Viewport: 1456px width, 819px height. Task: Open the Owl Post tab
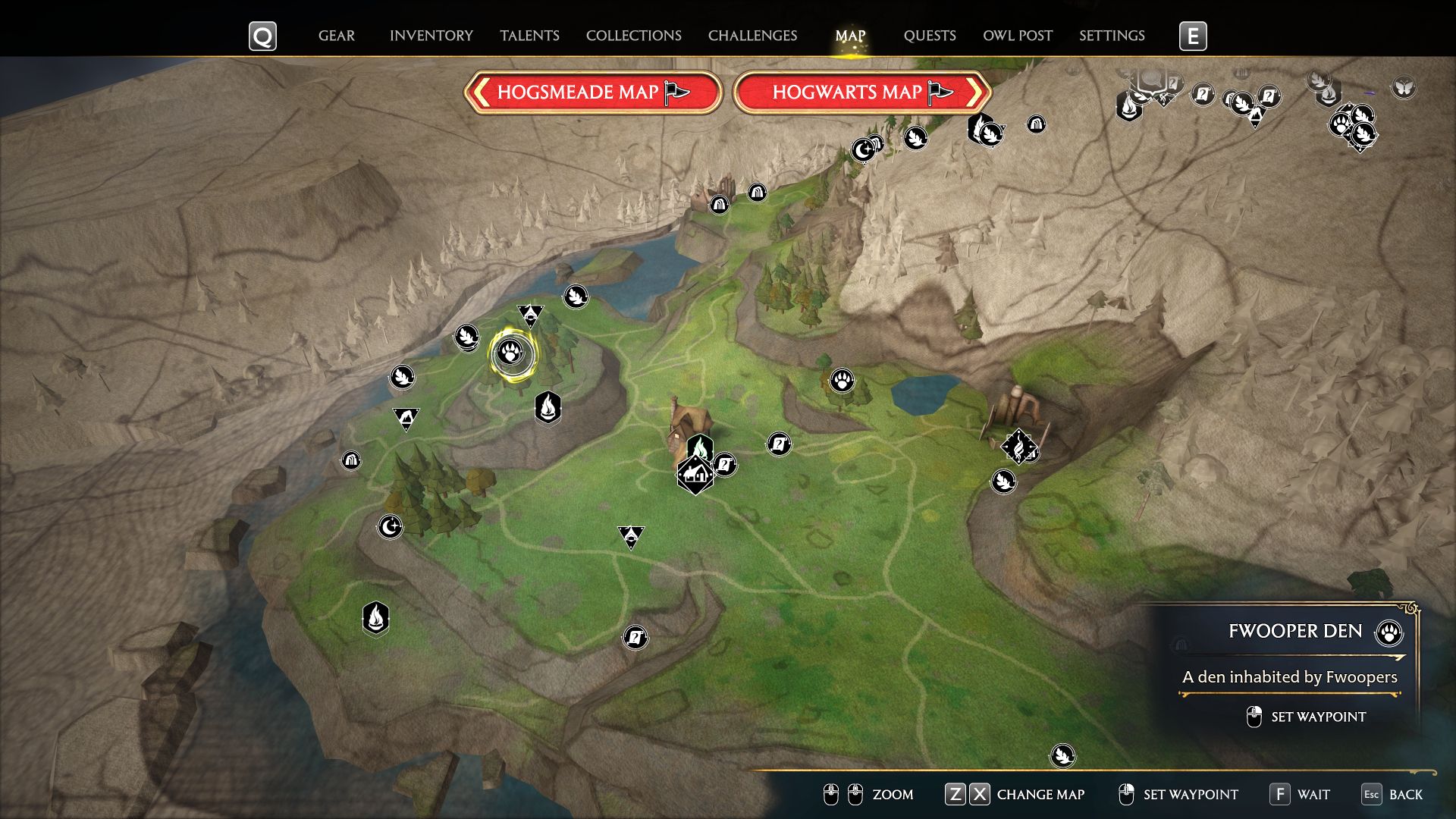[1017, 36]
